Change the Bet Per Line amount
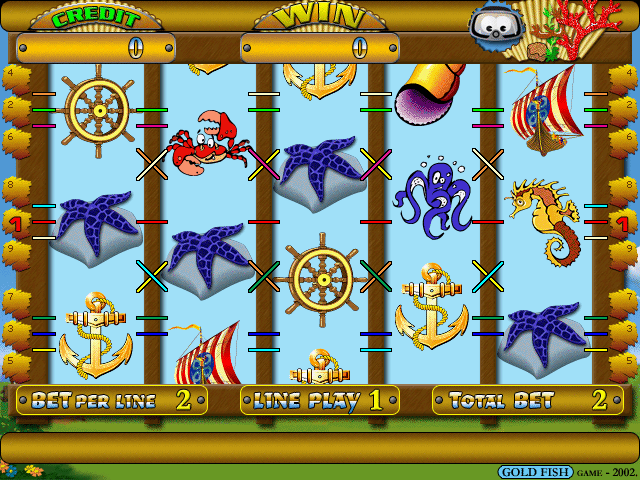The height and width of the screenshot is (480, 640). point(111,401)
